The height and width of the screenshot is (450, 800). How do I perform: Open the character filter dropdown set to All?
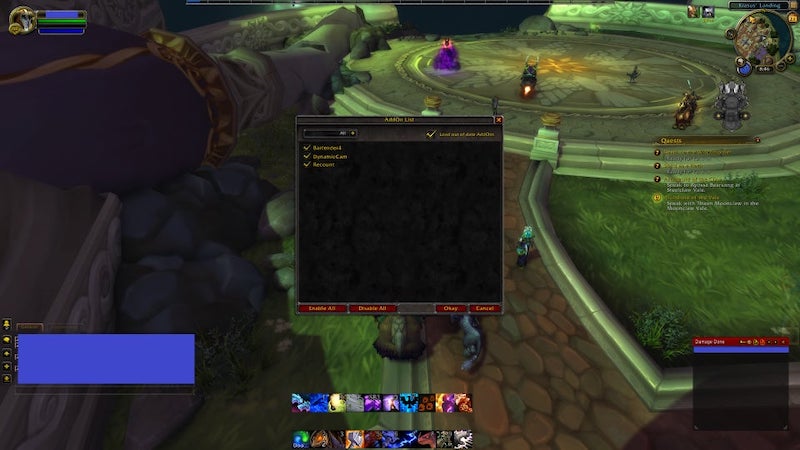pos(352,132)
